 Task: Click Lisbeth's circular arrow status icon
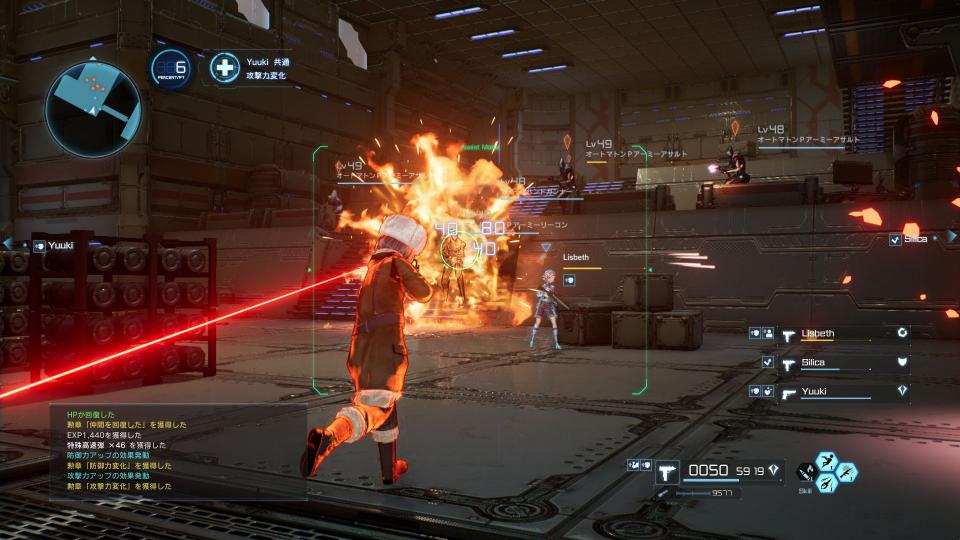[x=902, y=333]
